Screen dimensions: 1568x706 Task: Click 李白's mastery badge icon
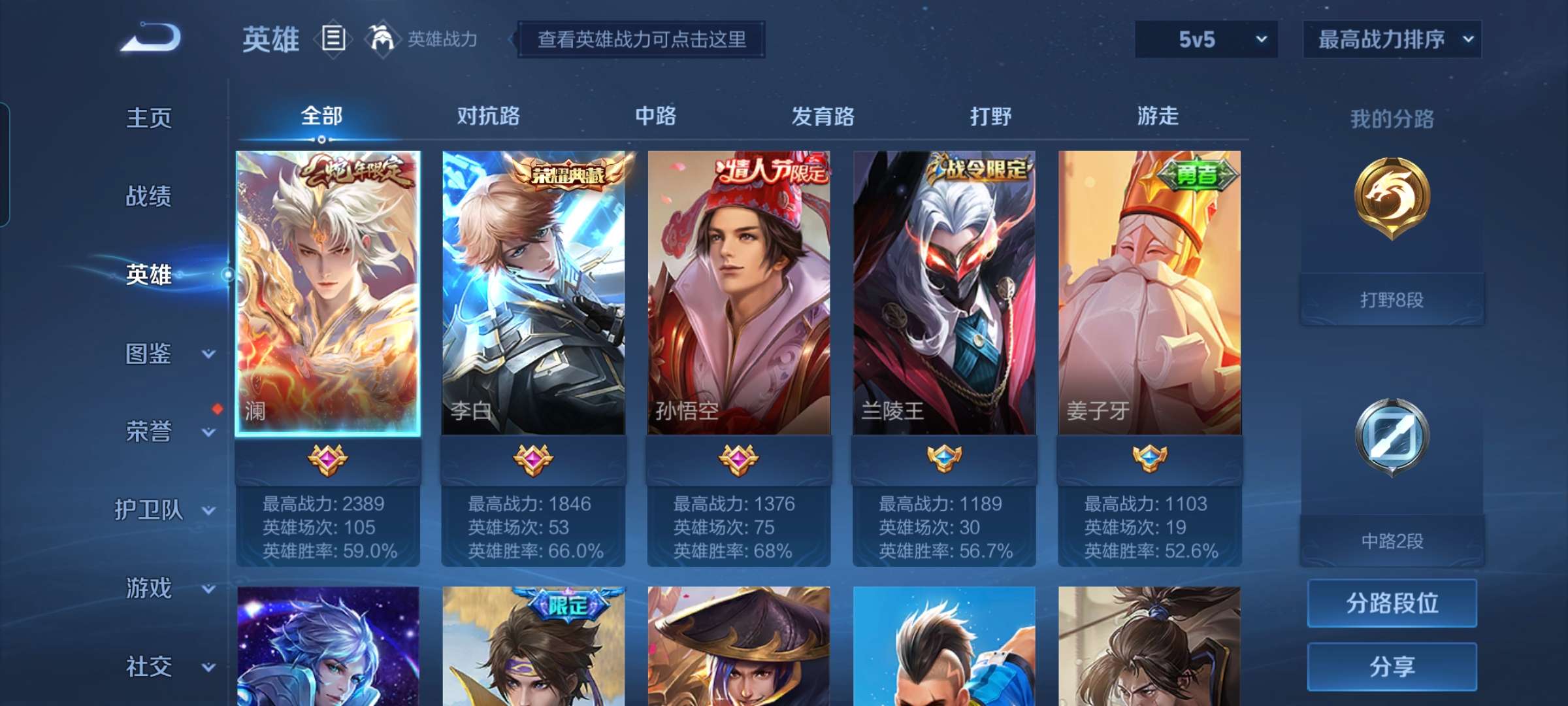pos(532,459)
